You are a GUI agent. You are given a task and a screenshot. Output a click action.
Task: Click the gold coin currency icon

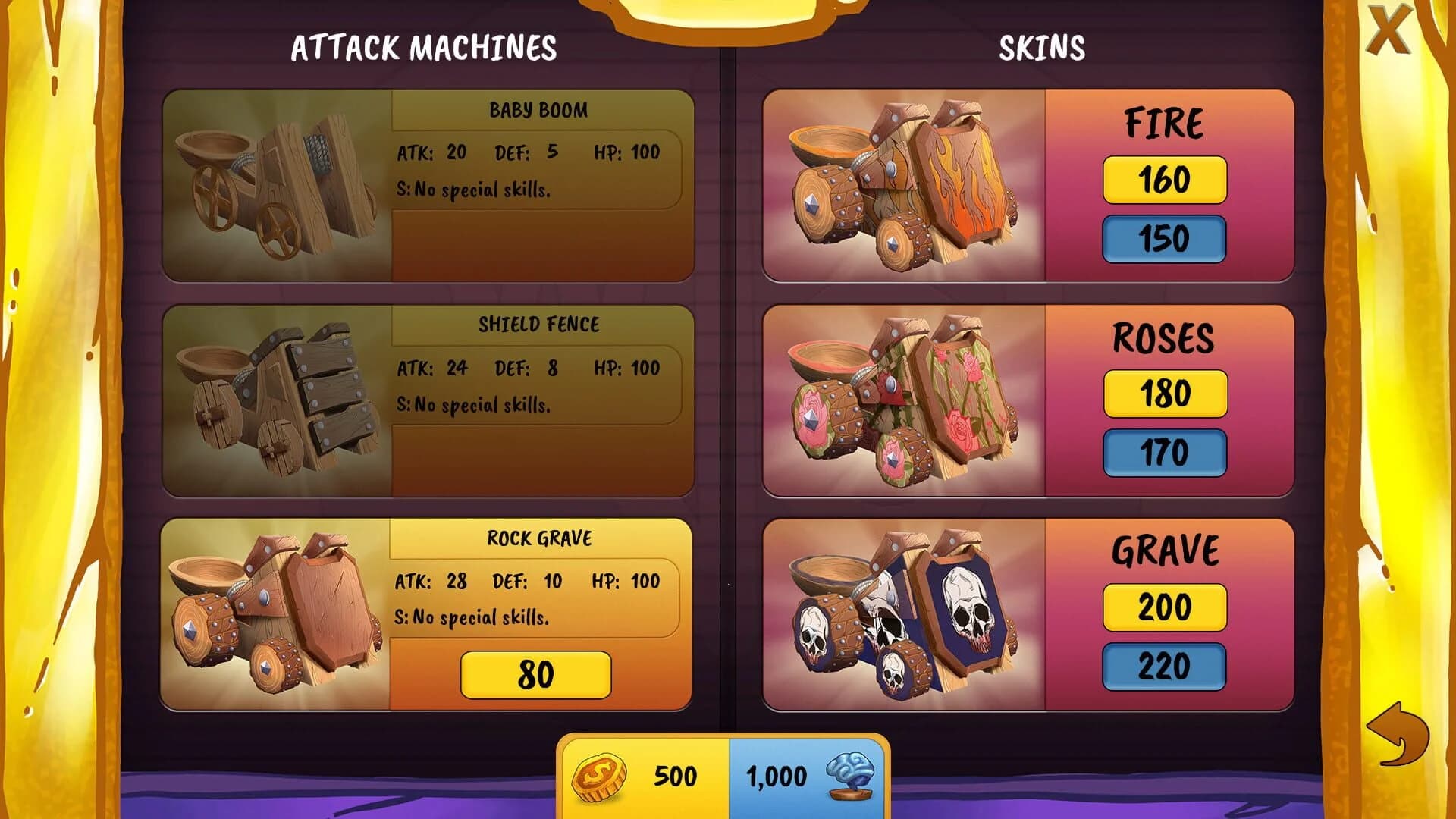(599, 776)
